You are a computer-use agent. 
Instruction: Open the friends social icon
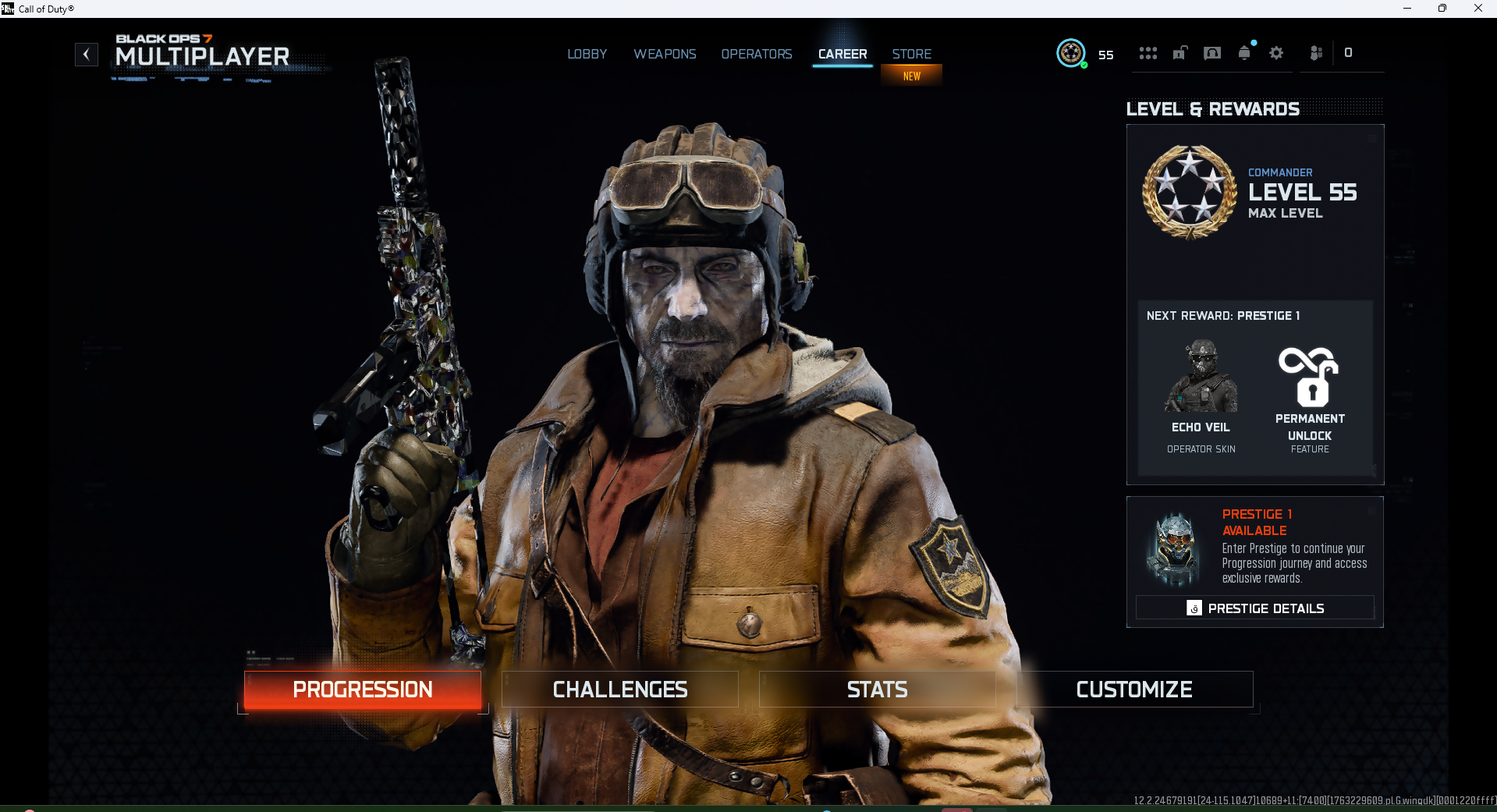click(1316, 54)
